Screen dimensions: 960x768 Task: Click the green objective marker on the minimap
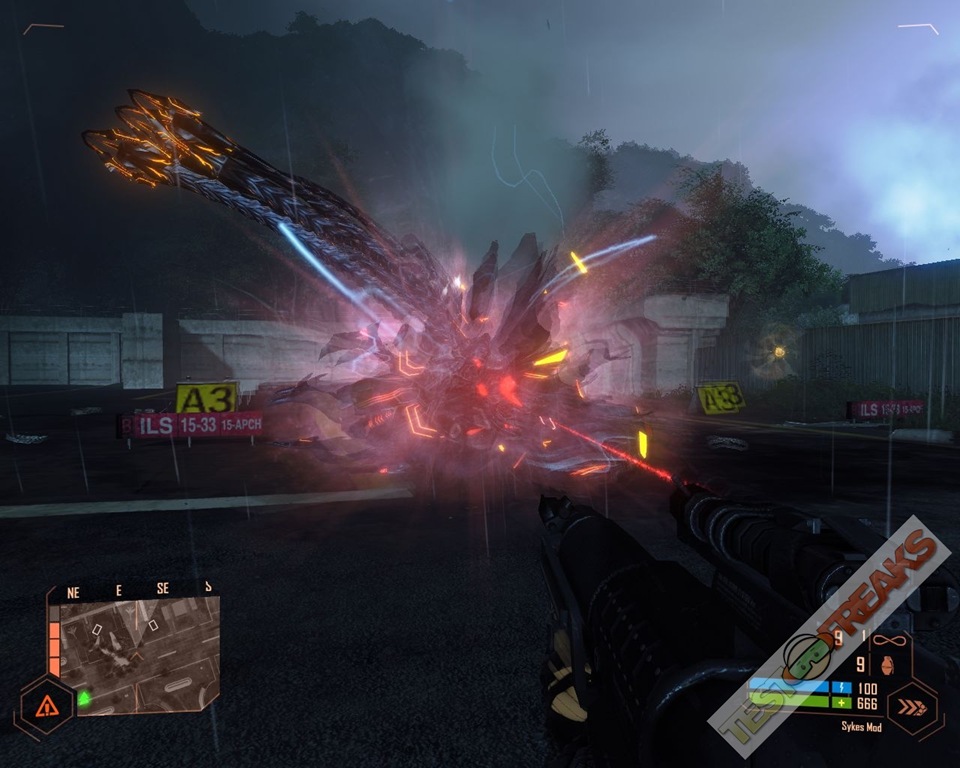84,697
